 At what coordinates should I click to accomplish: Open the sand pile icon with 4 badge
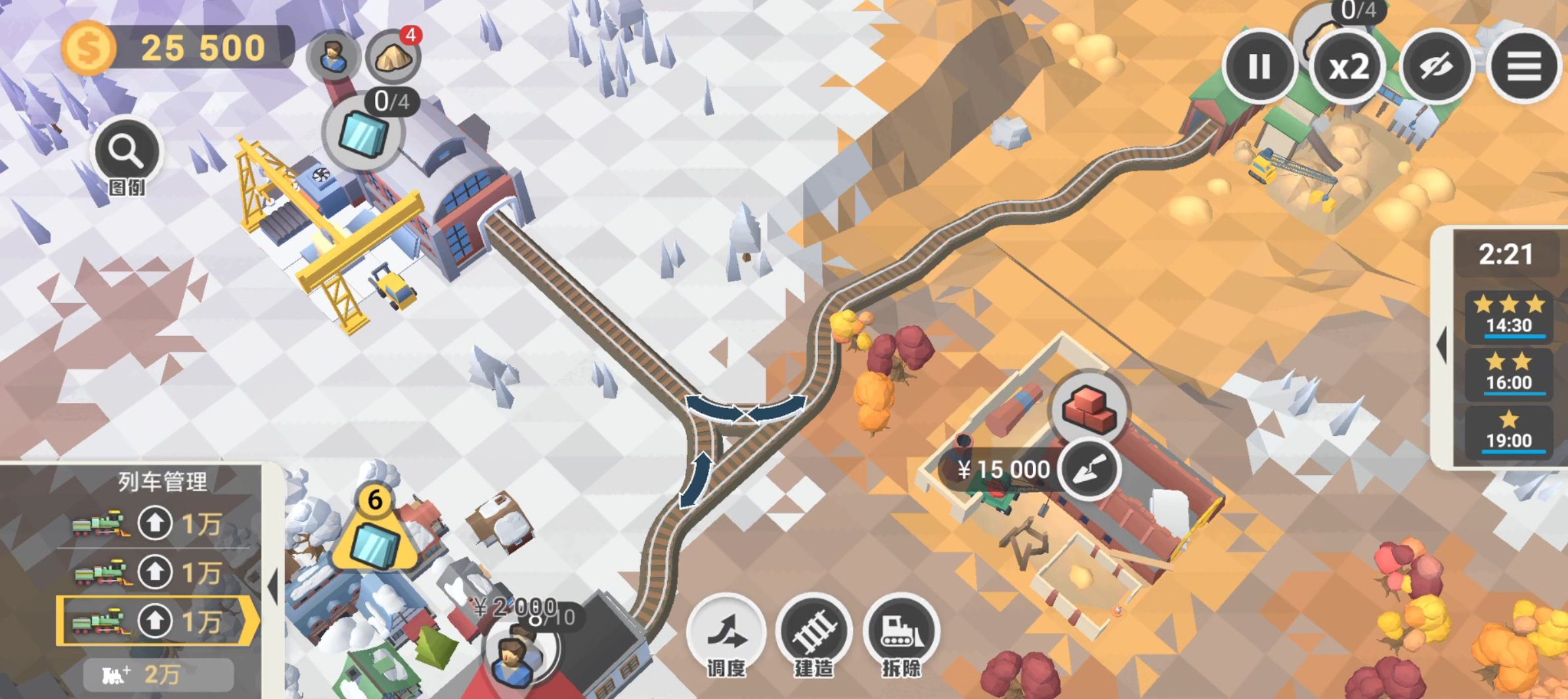pyautogui.click(x=393, y=58)
